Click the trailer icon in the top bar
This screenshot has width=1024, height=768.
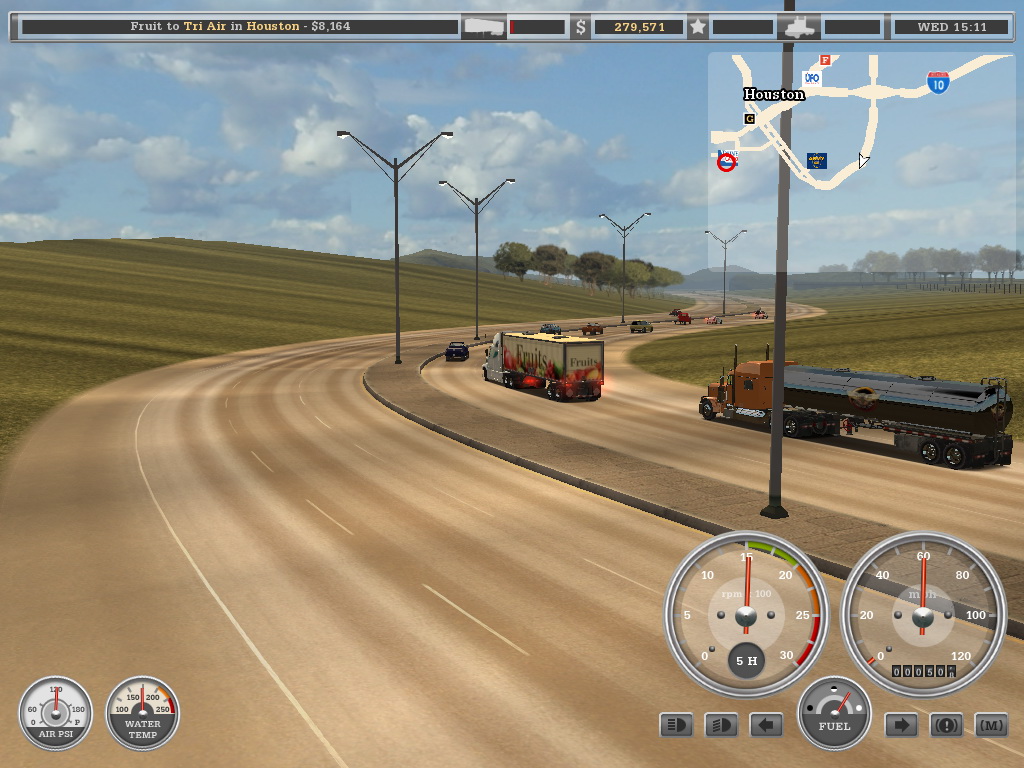tap(483, 27)
